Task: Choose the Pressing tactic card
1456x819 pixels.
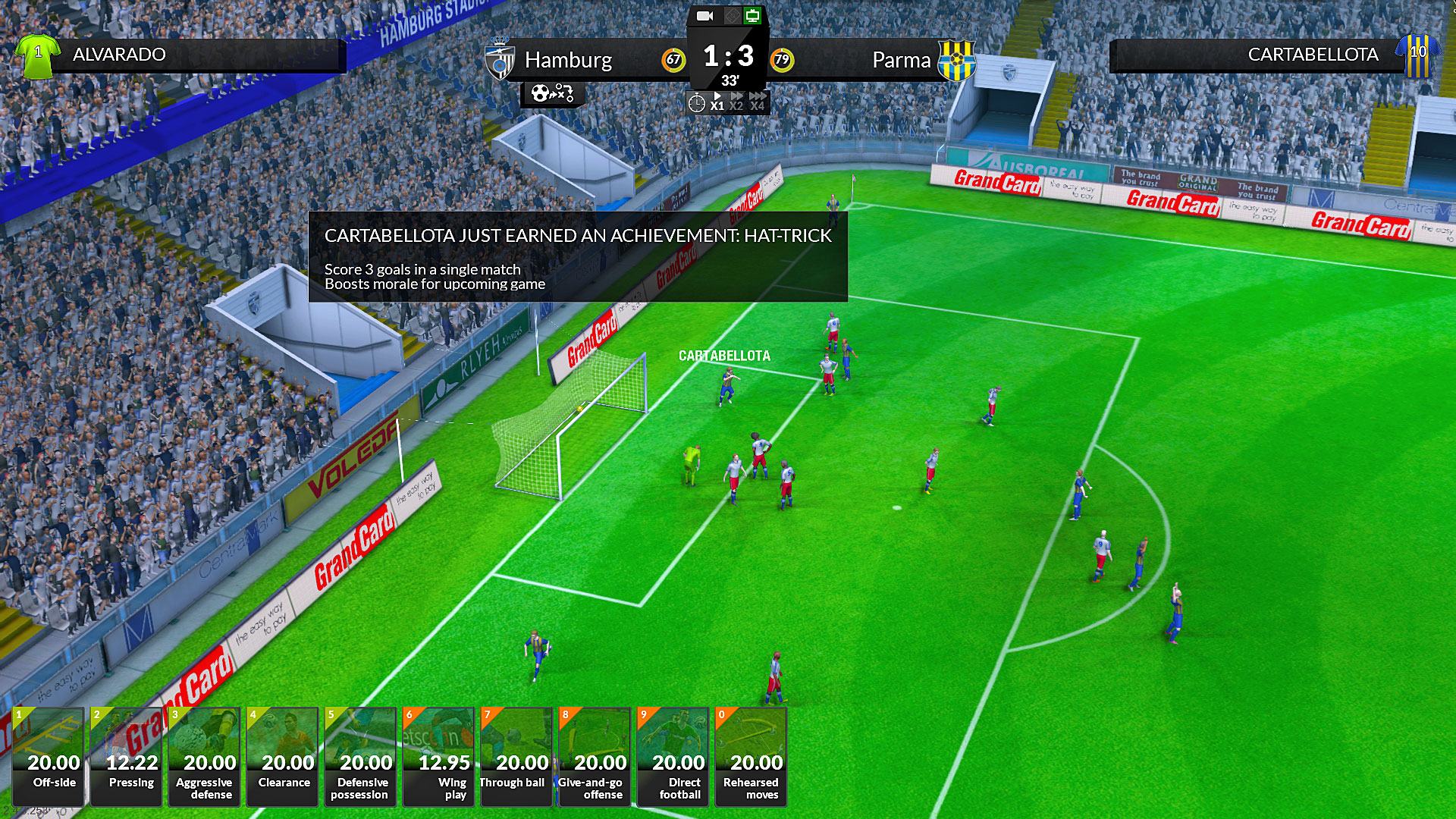Action: coord(127,756)
